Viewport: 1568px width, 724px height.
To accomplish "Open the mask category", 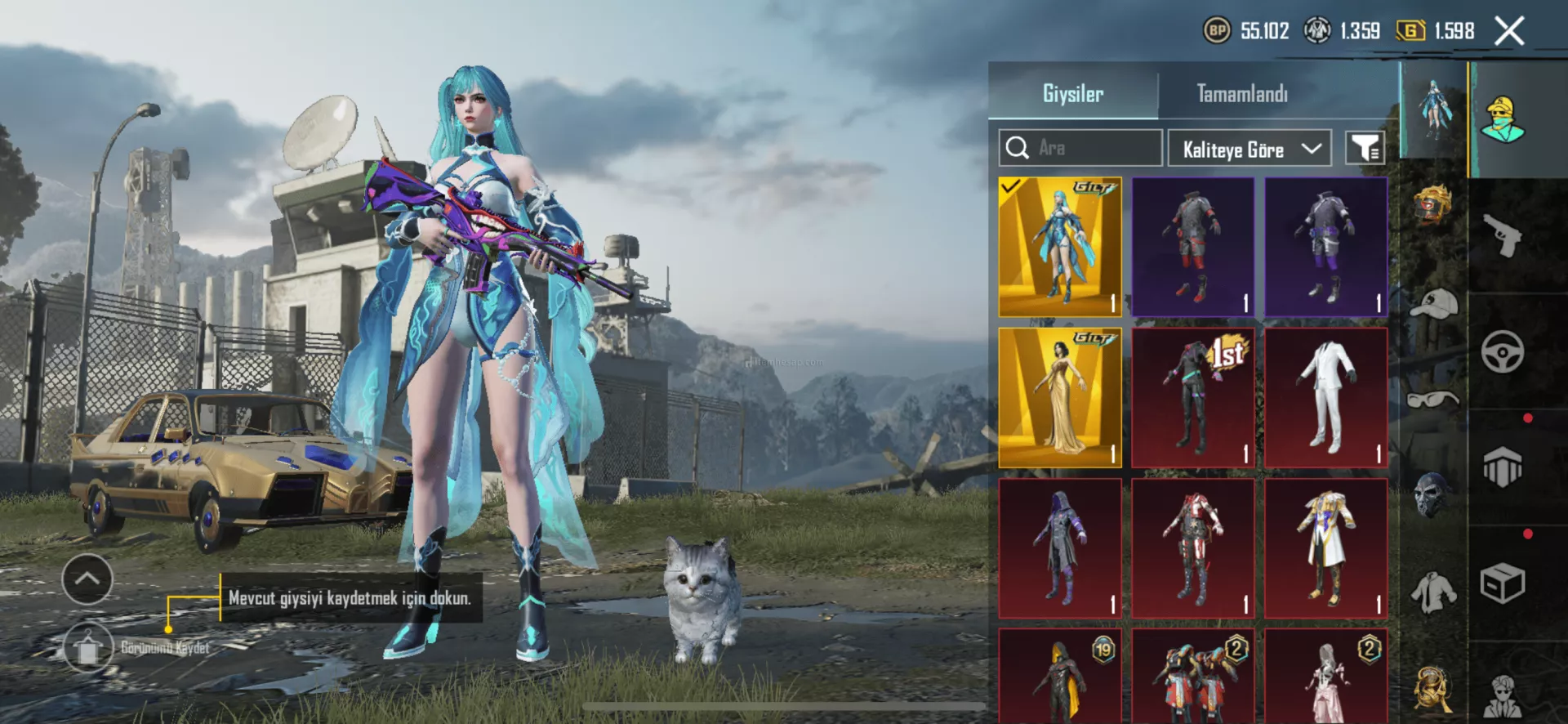I will 1434,494.
